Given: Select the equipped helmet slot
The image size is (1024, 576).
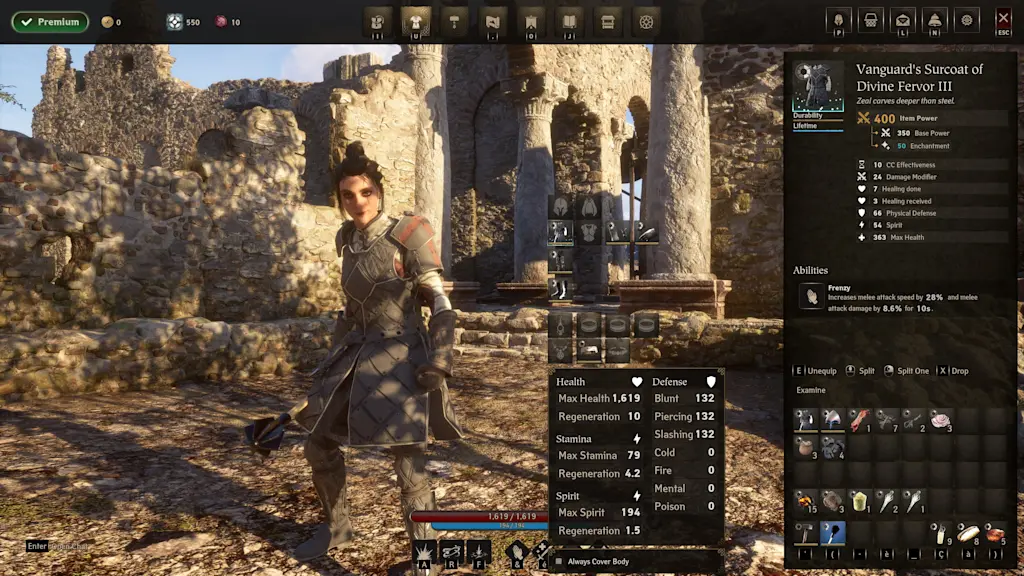Looking at the screenshot, I should (560, 207).
